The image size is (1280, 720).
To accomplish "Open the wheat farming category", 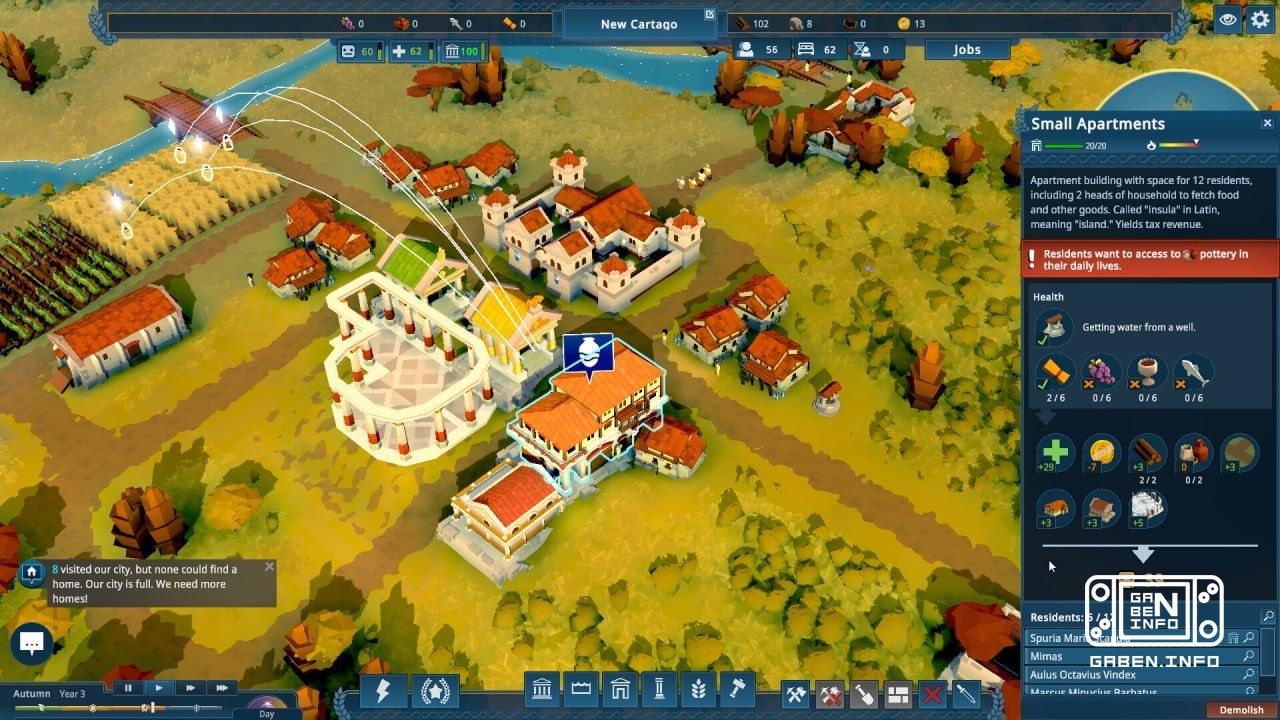I will click(698, 689).
